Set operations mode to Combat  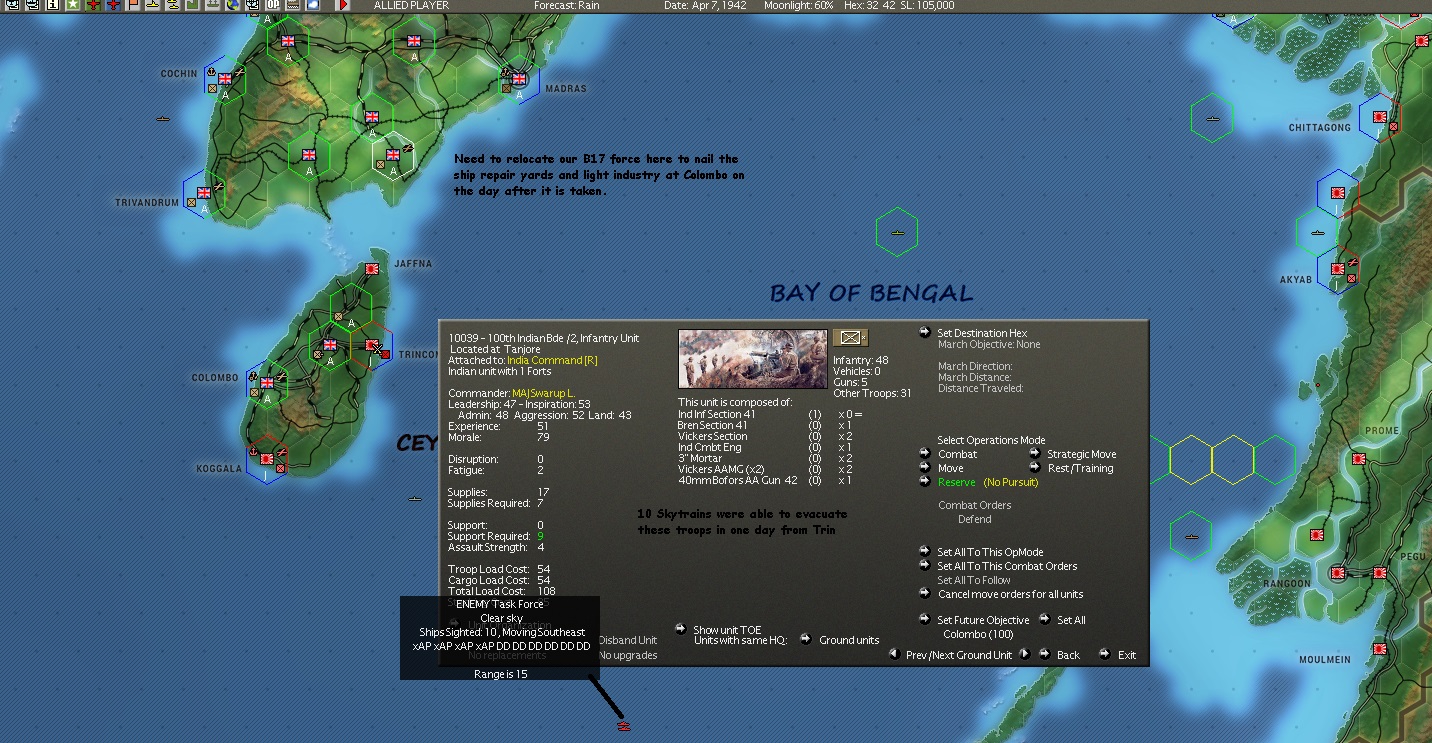click(x=957, y=453)
